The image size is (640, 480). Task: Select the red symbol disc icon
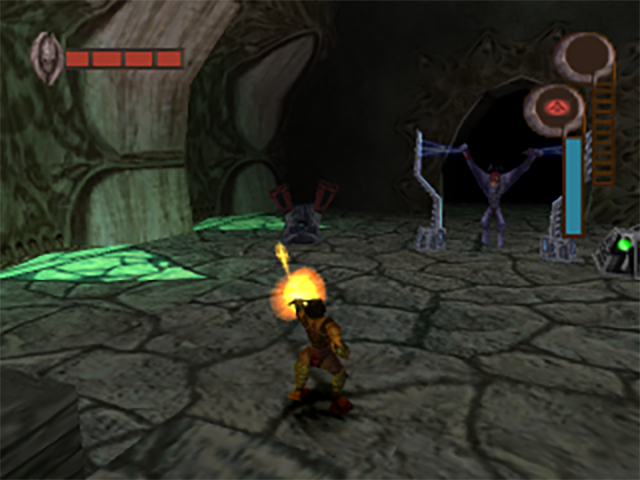(553, 106)
